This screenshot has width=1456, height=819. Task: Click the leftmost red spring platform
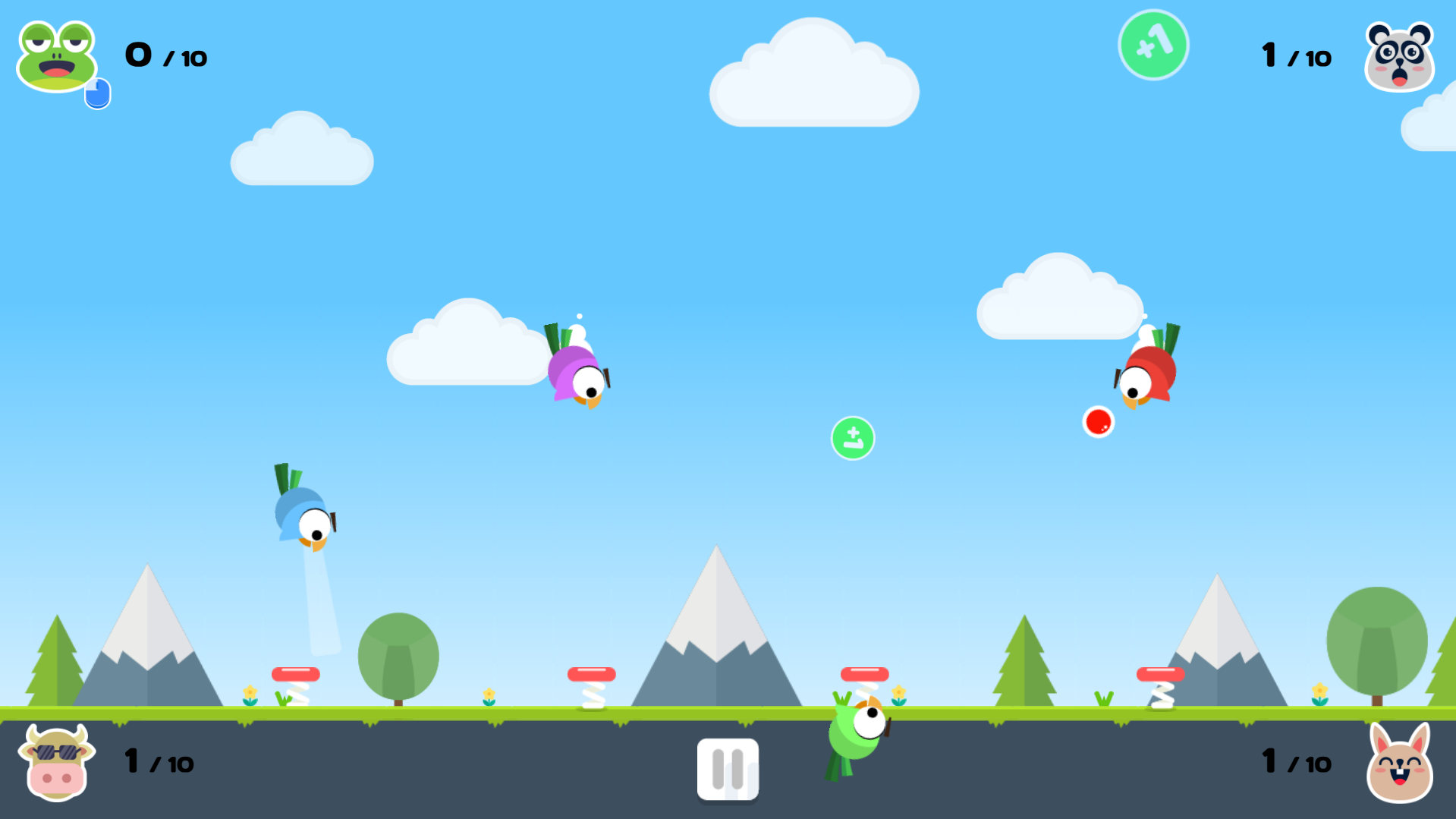pos(296,673)
